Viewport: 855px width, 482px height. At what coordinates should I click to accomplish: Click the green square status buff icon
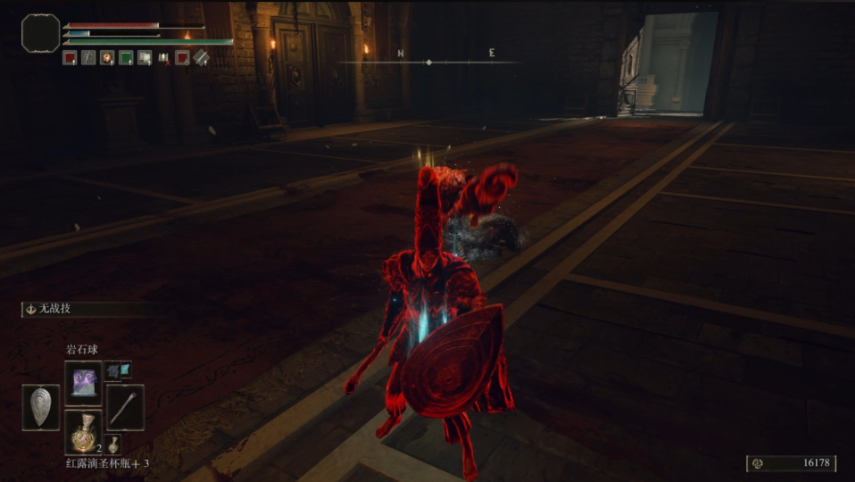[126, 58]
